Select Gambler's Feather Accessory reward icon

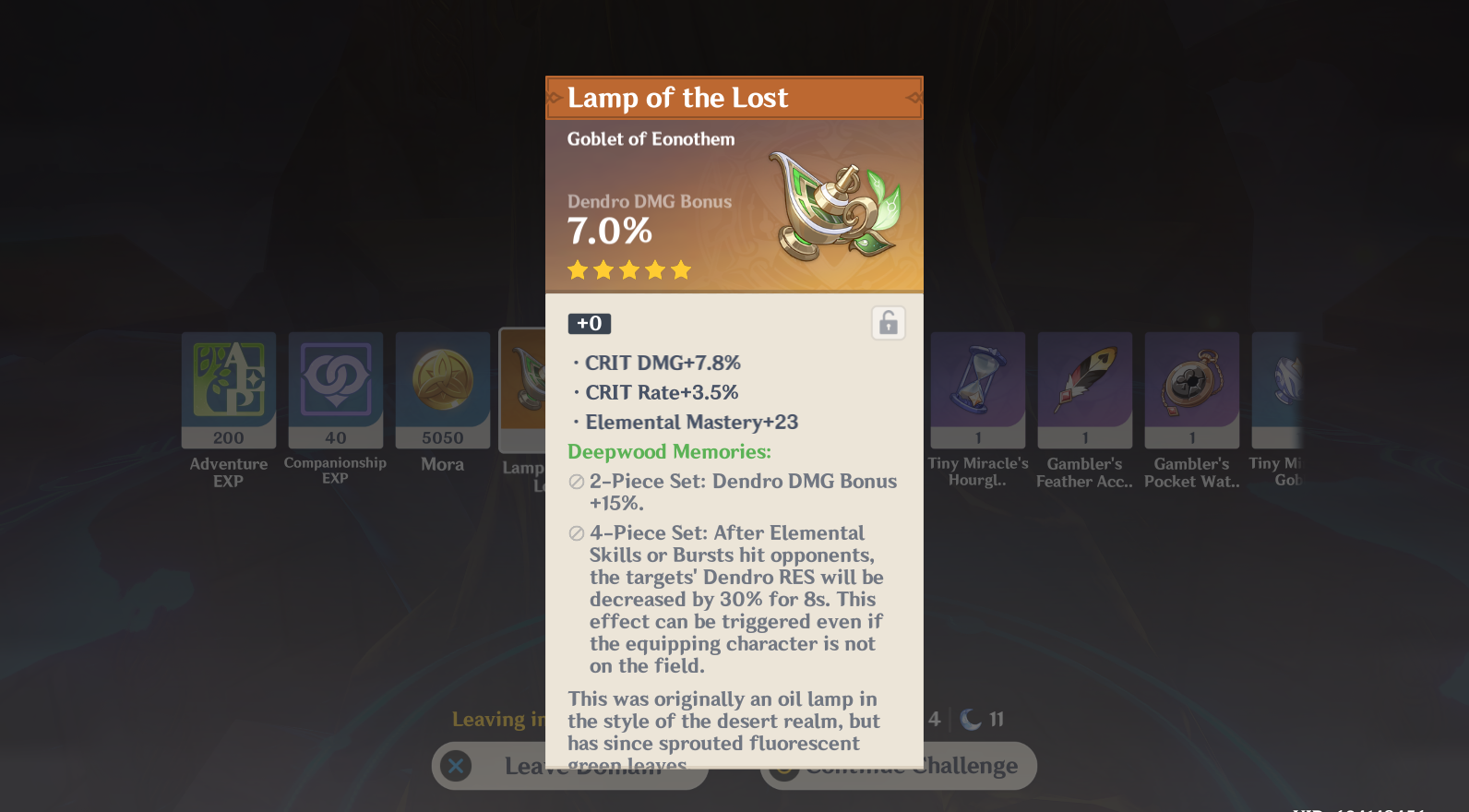tap(1084, 390)
